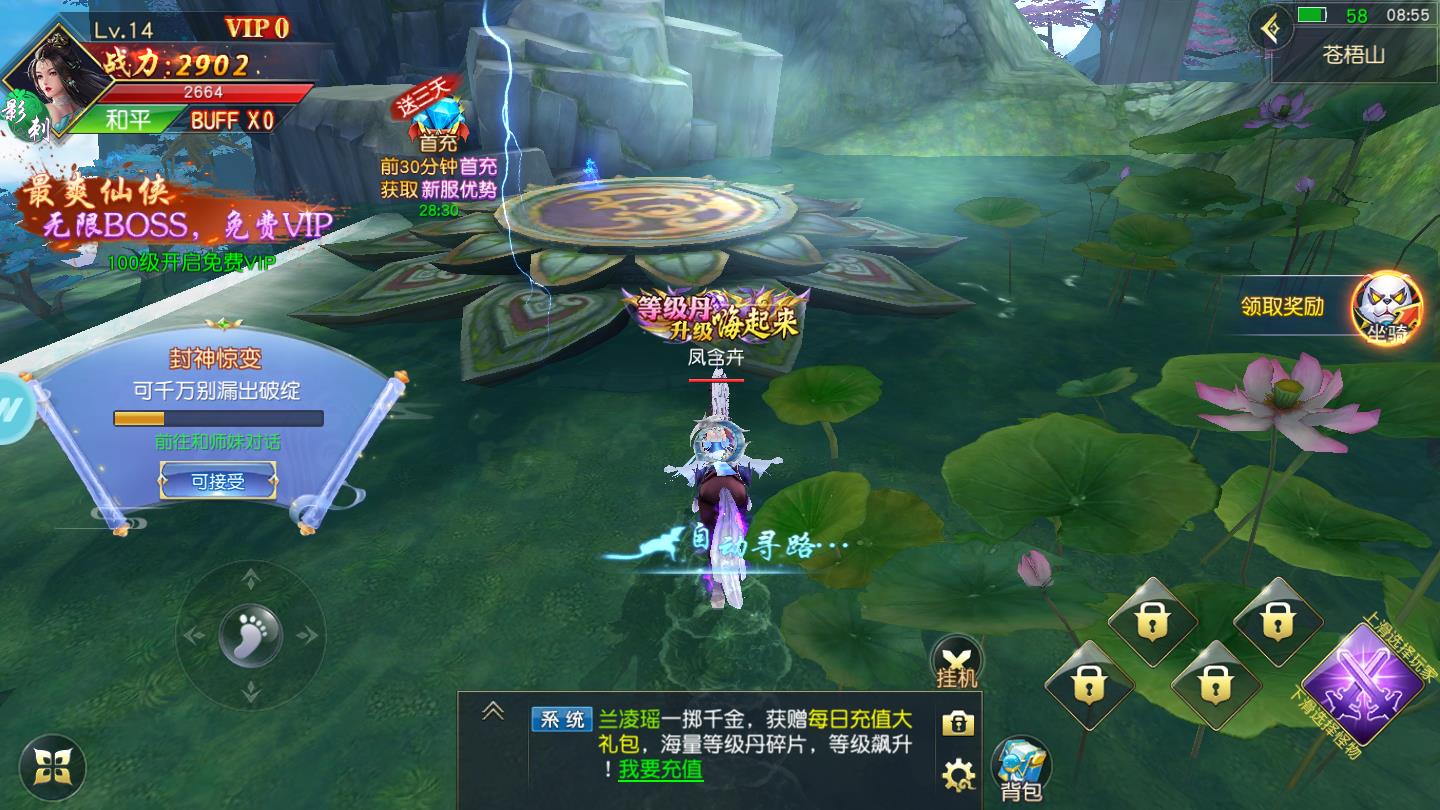The width and height of the screenshot is (1440, 810).
Task: Open the four-petal main menu button
Action: coord(52,768)
